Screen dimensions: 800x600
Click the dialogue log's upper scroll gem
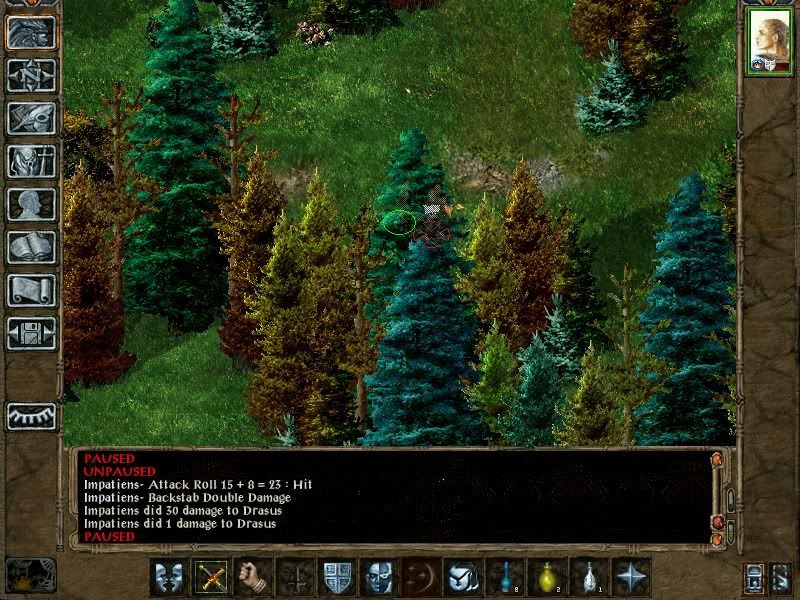point(717,459)
